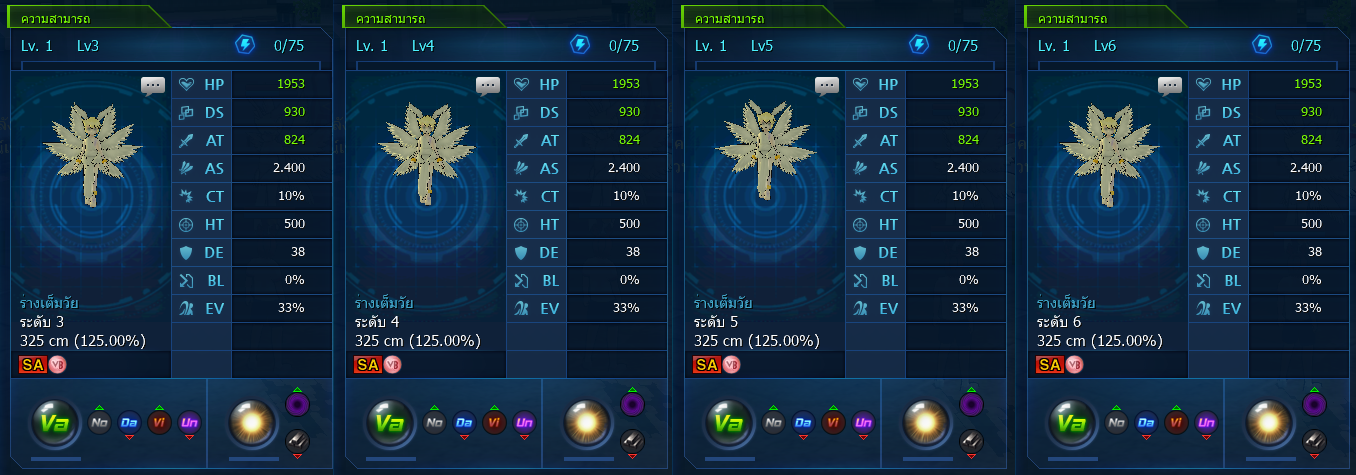Click the blue Da attribute icon in Lv4 panel
1356x475 pixels.
pyautogui.click(x=463, y=423)
